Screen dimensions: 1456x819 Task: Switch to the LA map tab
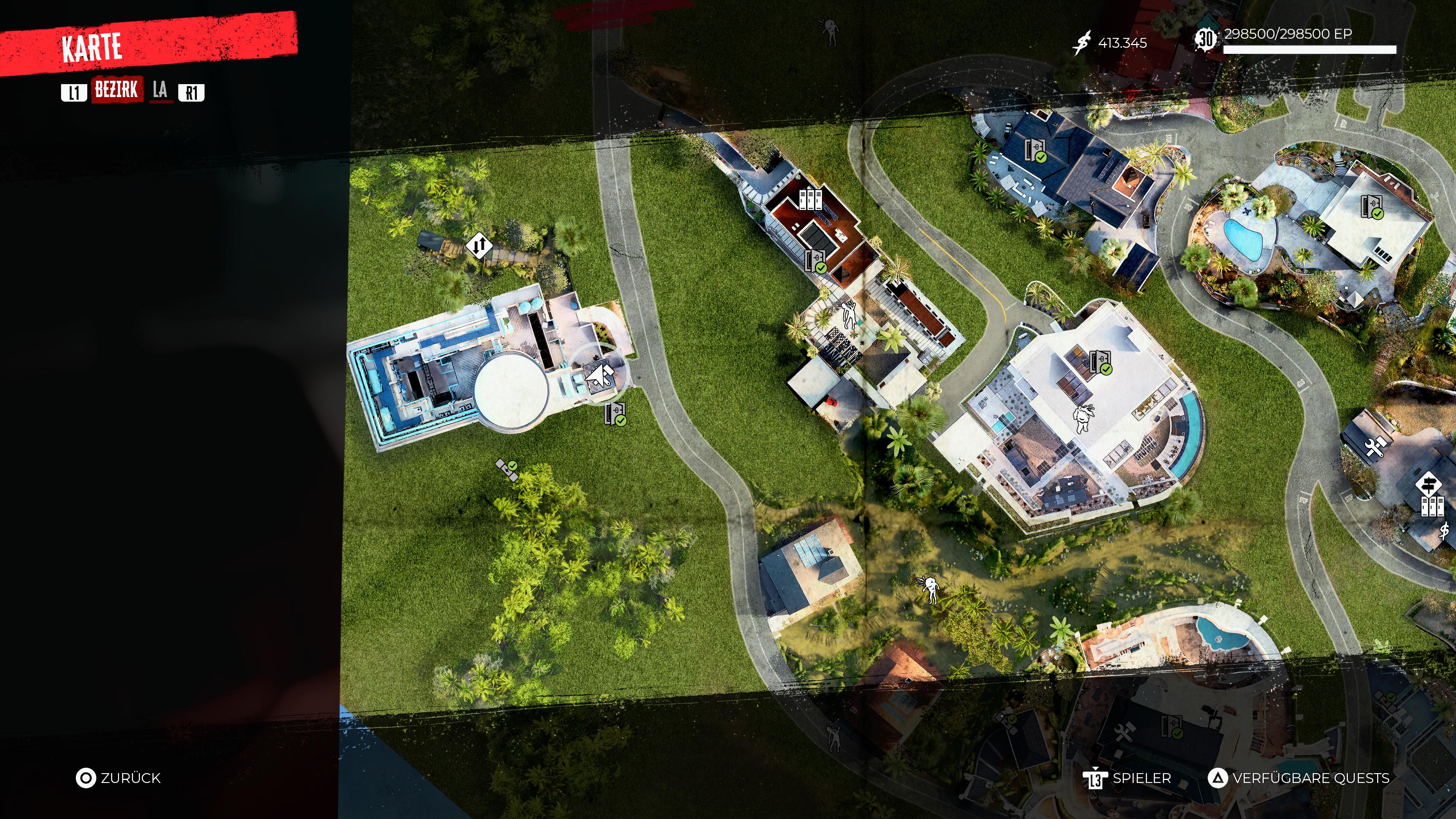160,90
